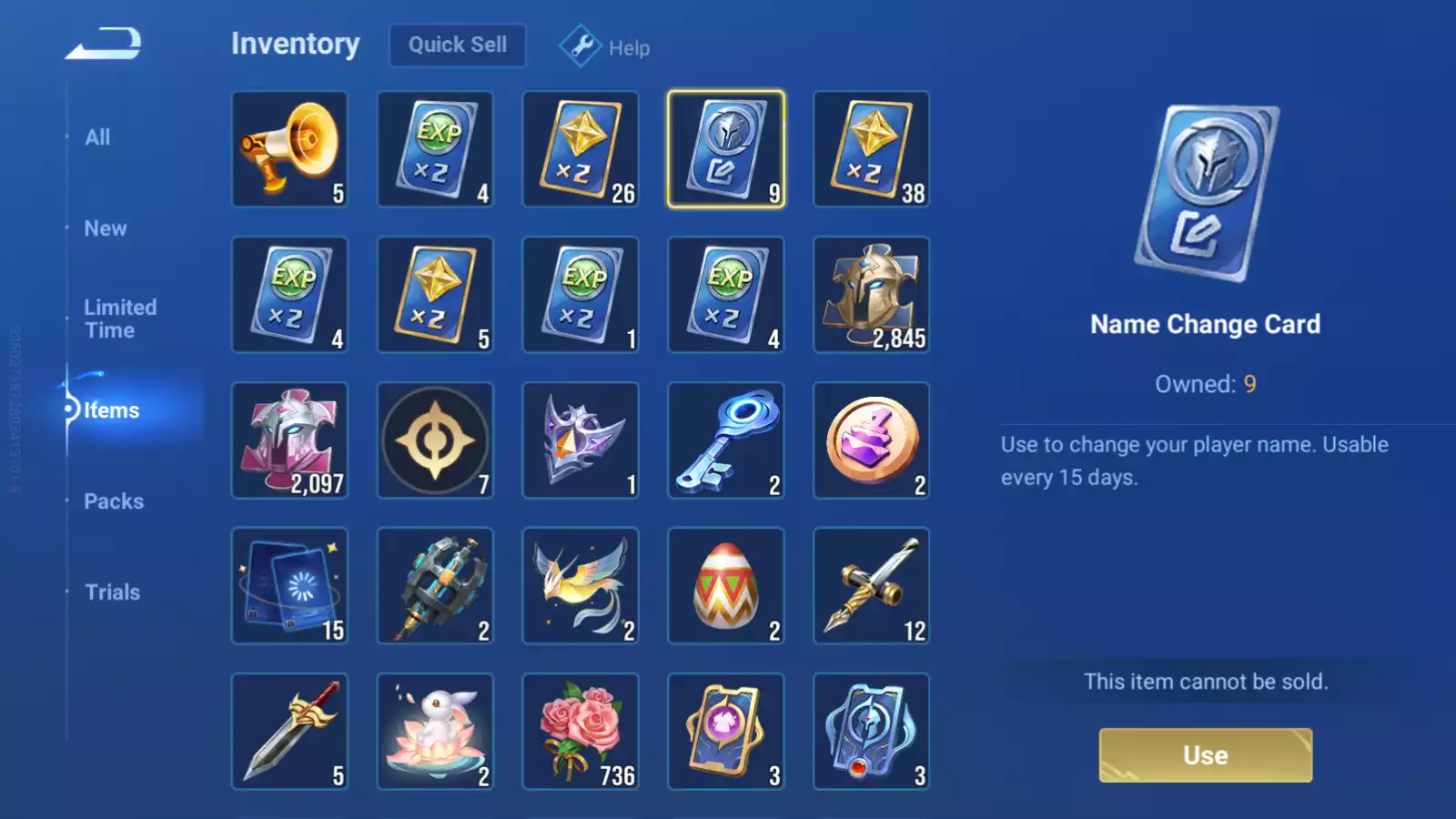Show the New items tab
The width and height of the screenshot is (1456, 819).
(106, 228)
